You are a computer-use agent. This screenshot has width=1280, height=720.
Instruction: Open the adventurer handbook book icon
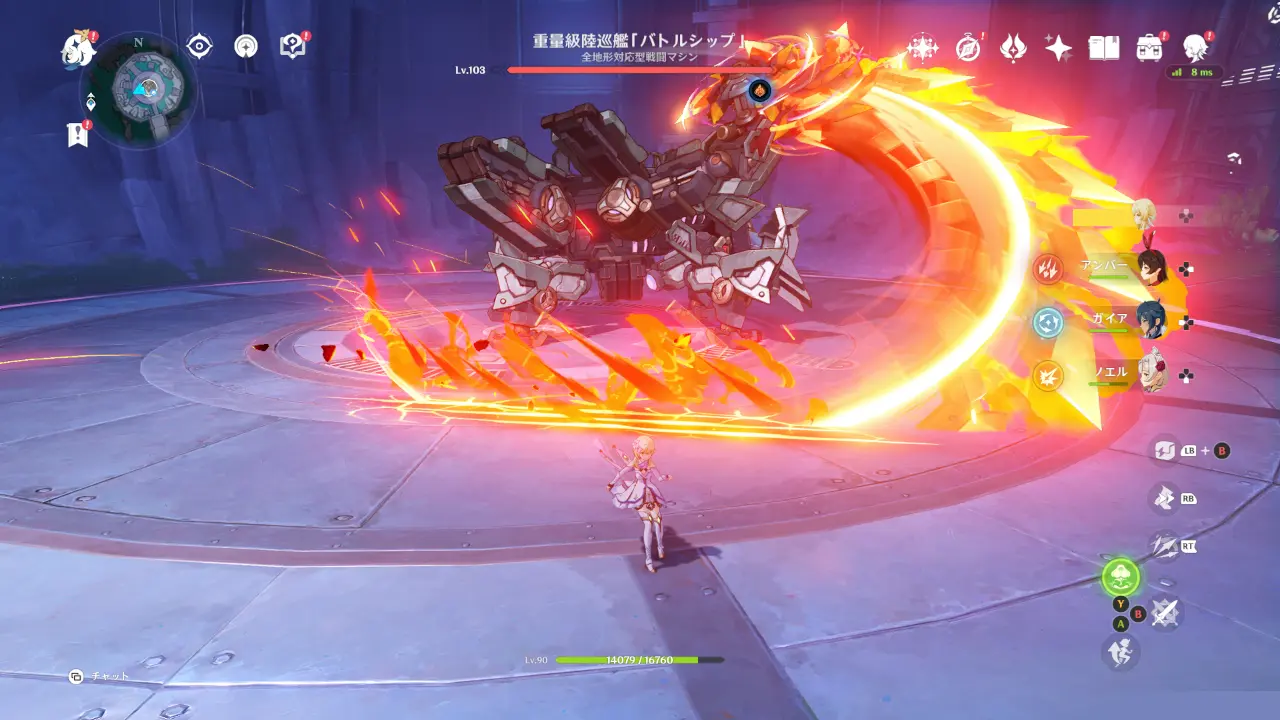point(1103,47)
